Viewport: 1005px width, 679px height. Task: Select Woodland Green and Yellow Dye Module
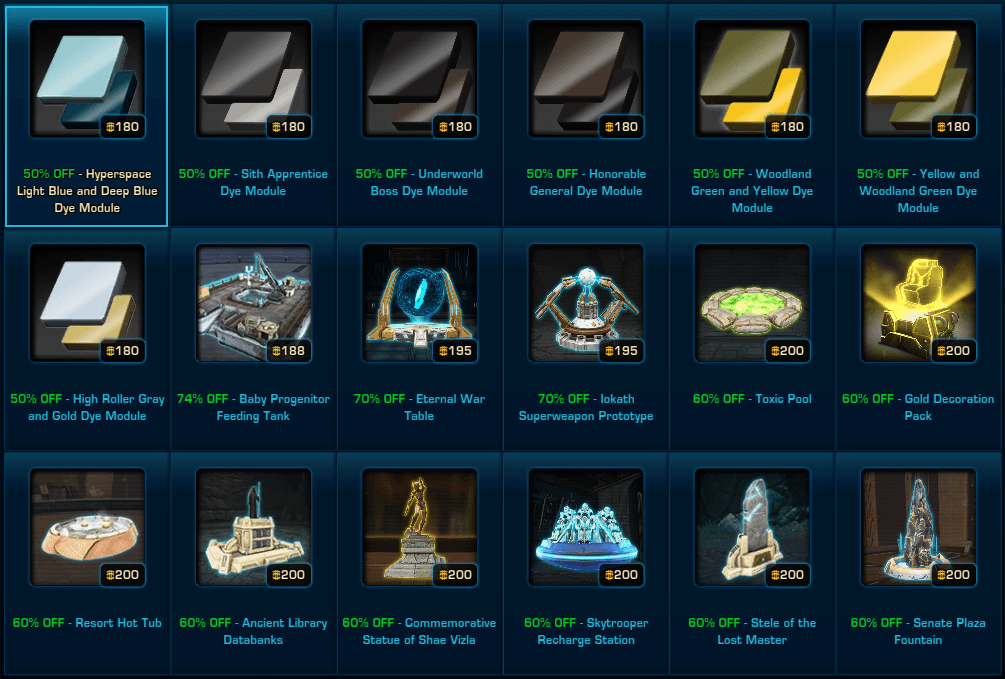point(751,80)
